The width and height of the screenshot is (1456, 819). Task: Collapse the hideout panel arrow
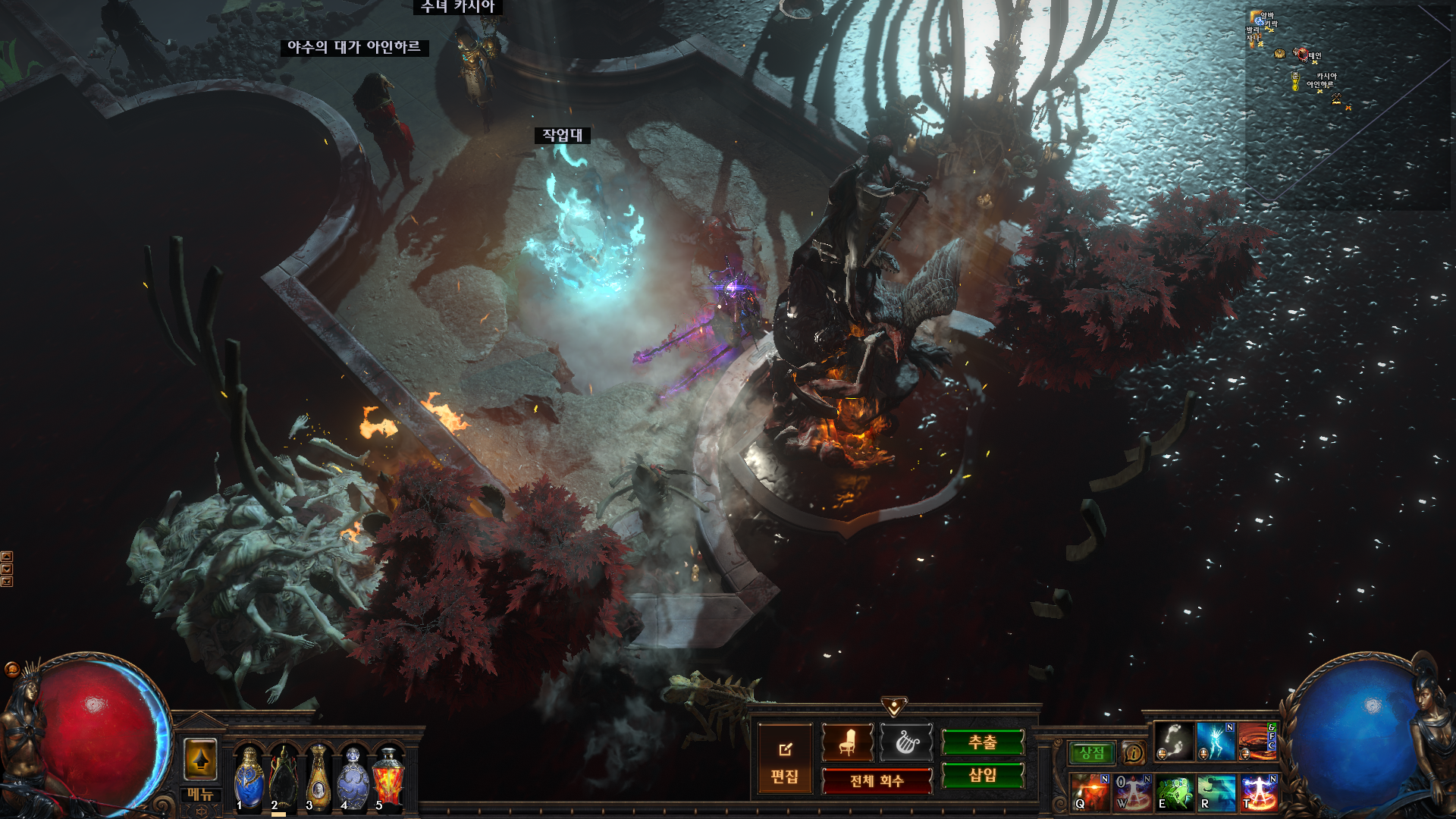click(x=894, y=707)
